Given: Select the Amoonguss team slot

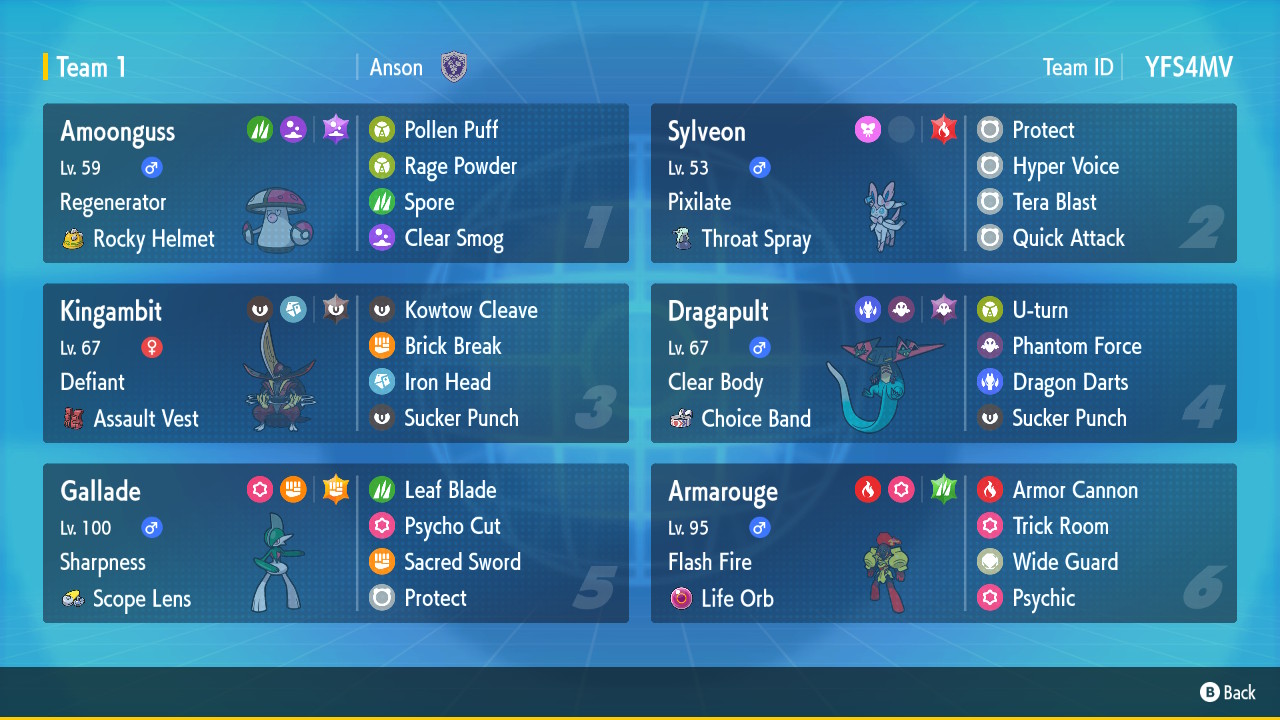Looking at the screenshot, I should (x=335, y=183).
